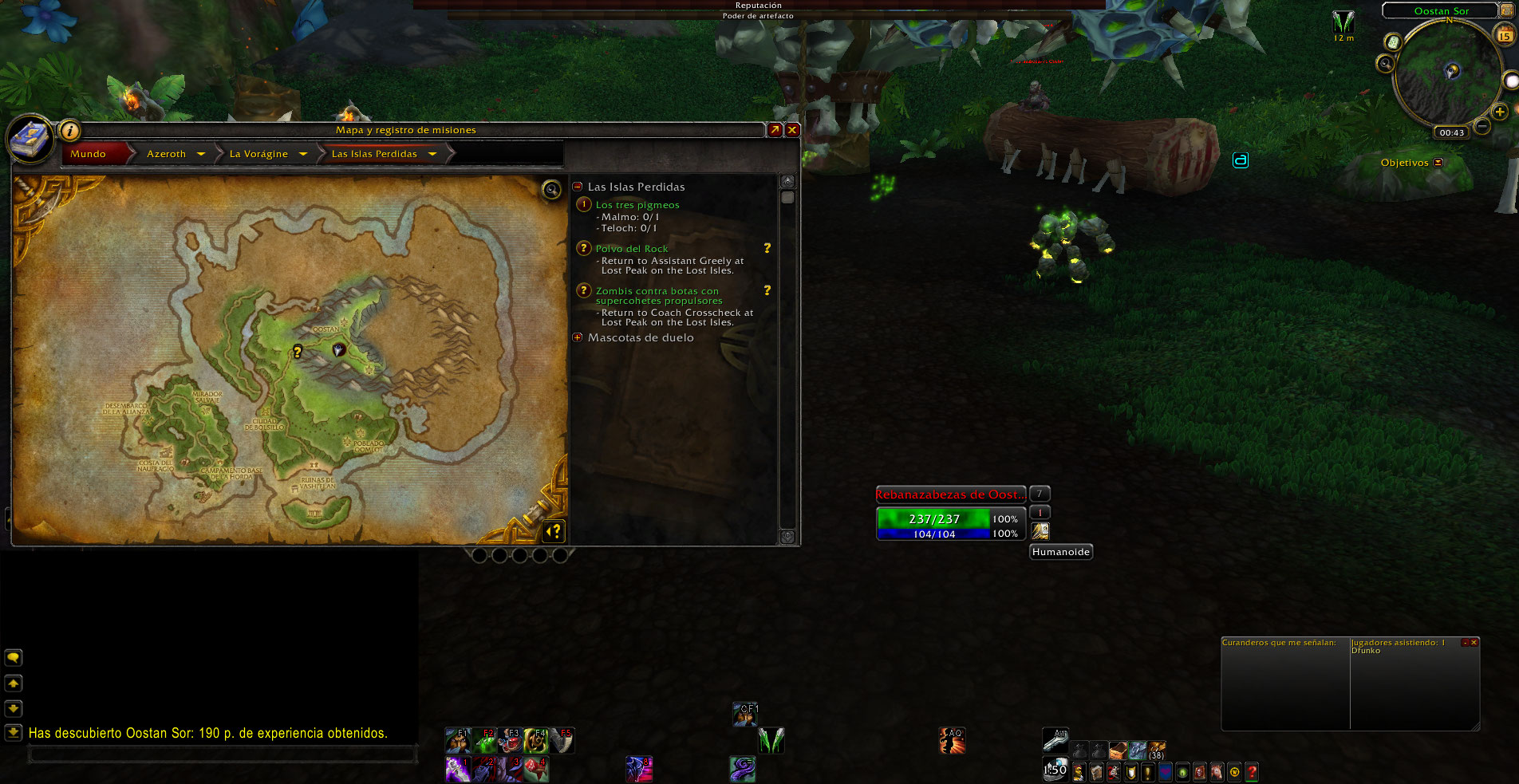The image size is (1519, 784).
Task: Expand the Mascotas de duelo section
Action: coord(578,337)
